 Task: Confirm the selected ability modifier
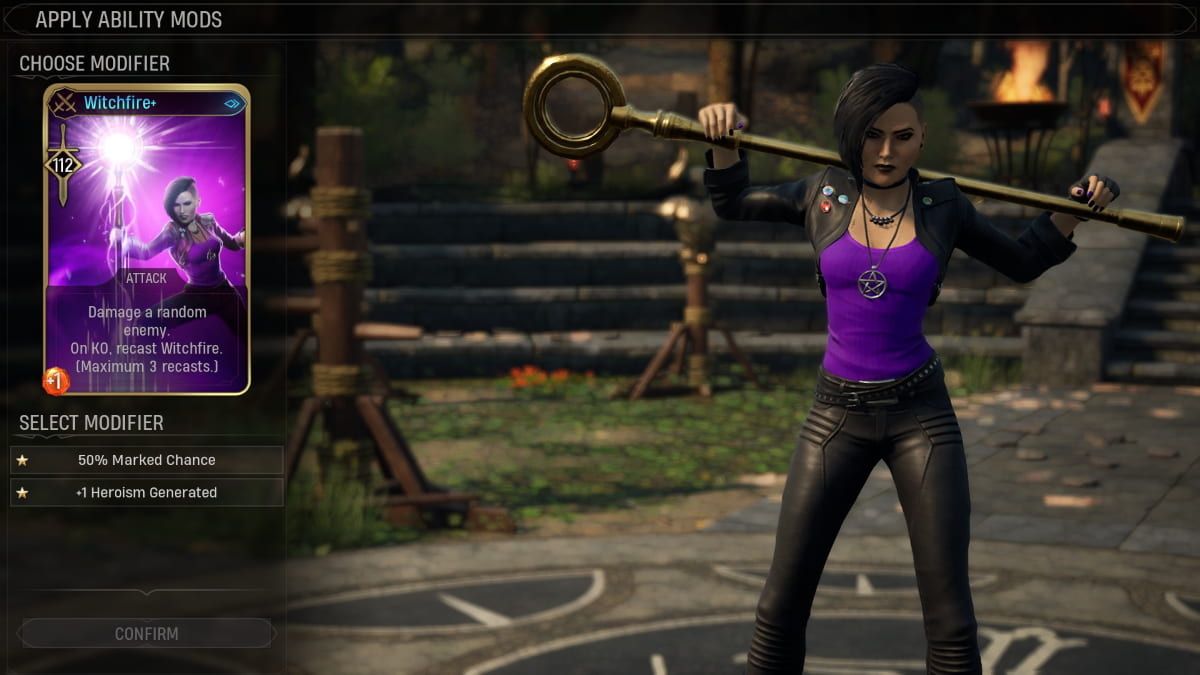tap(147, 633)
